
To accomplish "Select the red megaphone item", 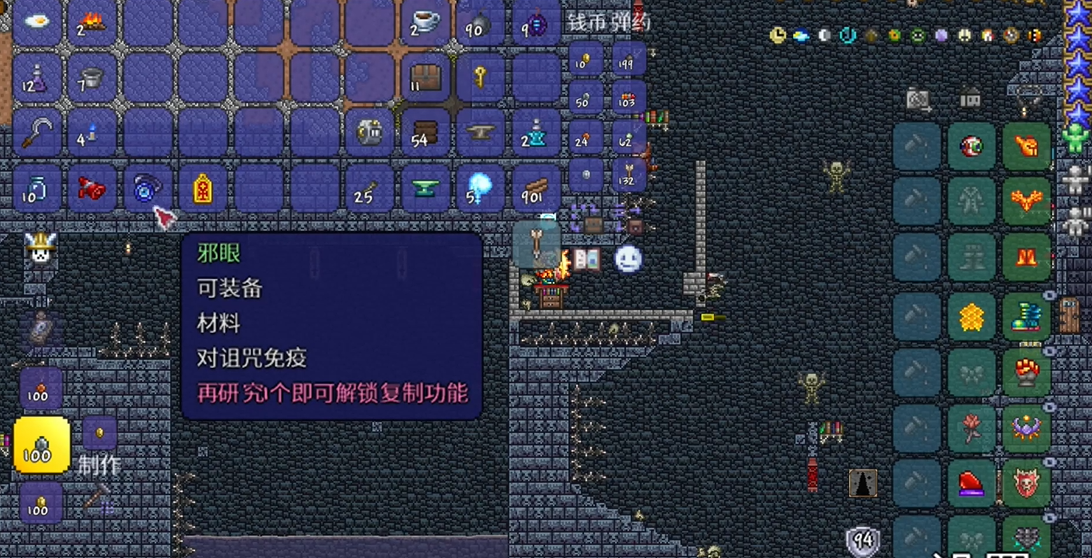I will click(x=93, y=188).
